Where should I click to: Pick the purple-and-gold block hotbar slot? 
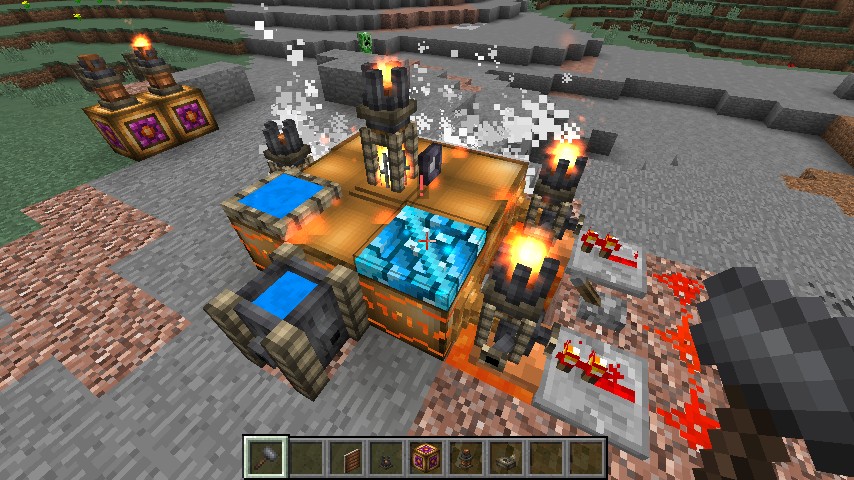pos(426,457)
